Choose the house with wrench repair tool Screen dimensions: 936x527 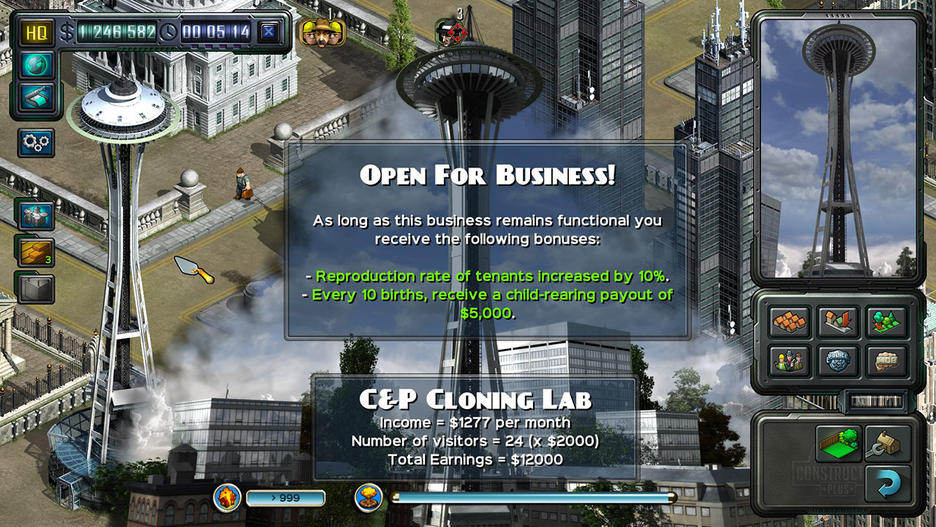887,441
